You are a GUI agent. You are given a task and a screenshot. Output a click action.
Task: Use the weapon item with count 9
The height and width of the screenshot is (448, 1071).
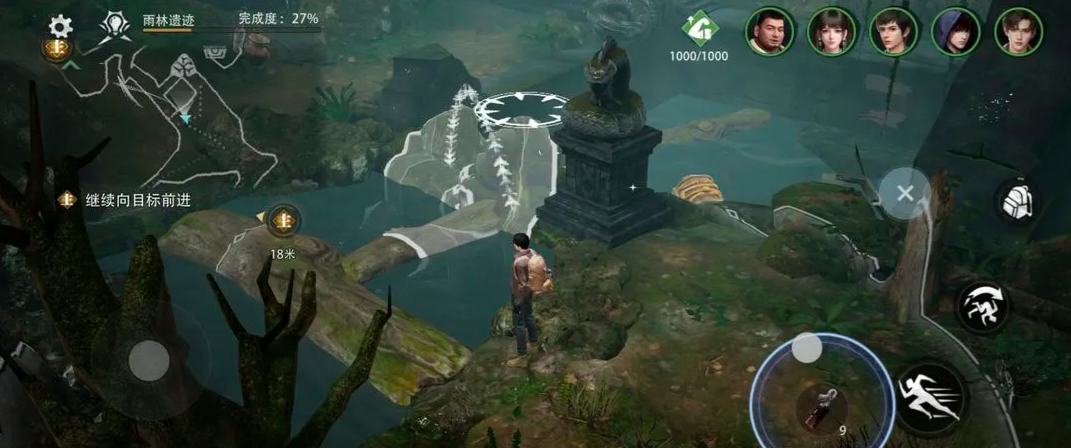click(x=822, y=406)
